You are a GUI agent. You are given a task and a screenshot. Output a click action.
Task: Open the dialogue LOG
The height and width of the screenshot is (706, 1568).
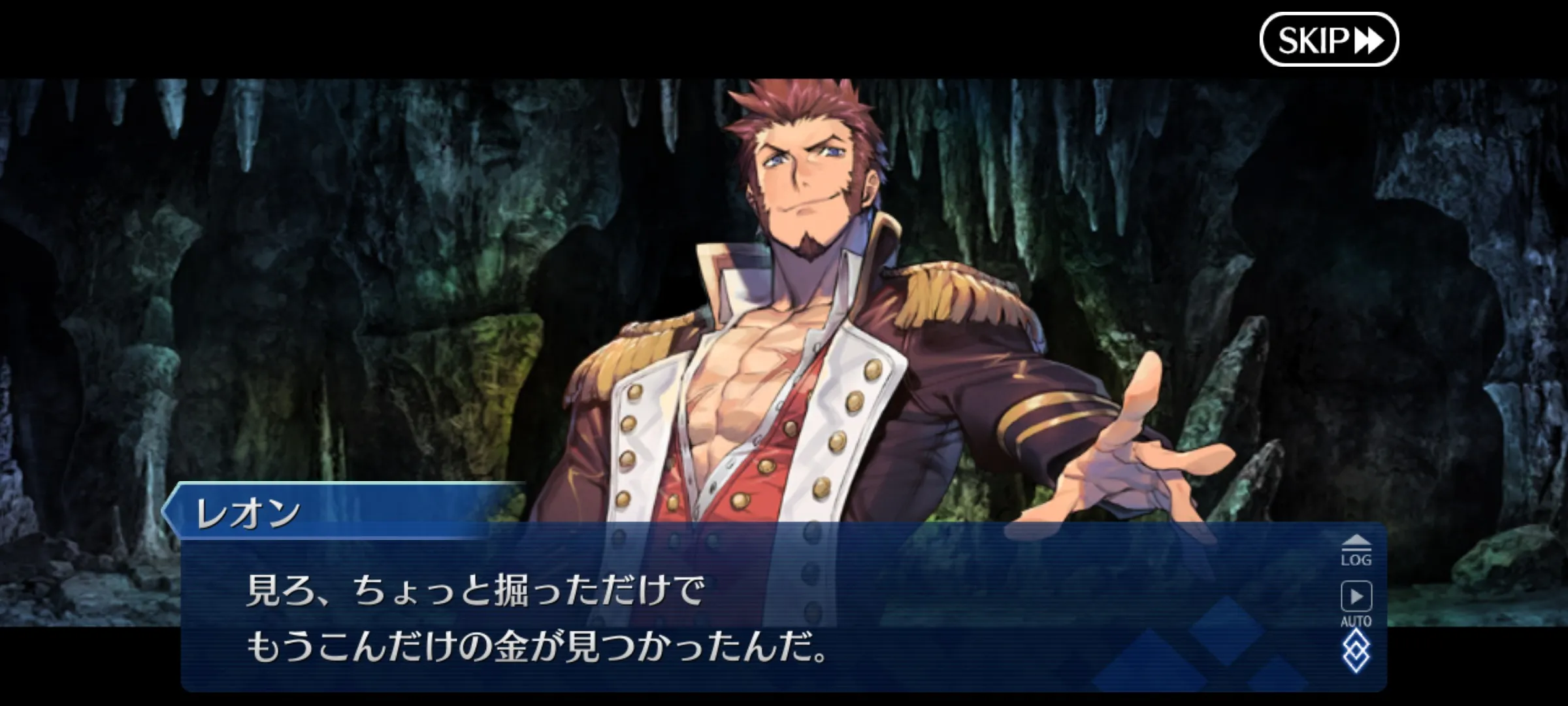[x=1356, y=550]
